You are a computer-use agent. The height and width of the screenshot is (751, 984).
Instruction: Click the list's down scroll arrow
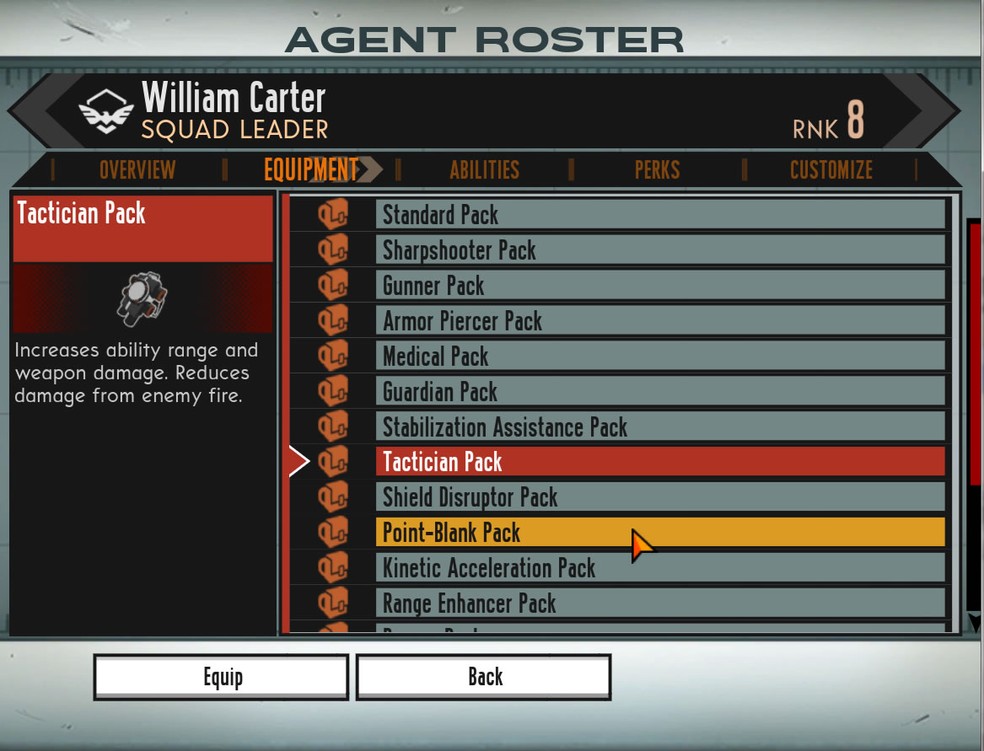click(975, 623)
